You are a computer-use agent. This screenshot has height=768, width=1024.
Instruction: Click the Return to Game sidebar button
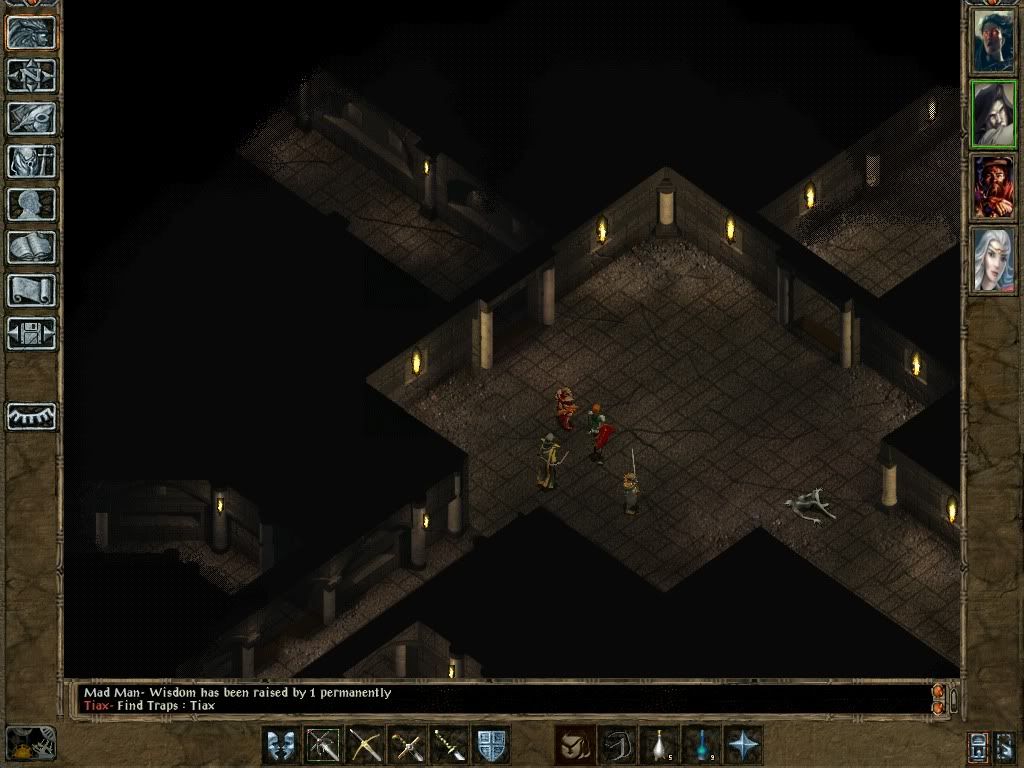(32, 32)
